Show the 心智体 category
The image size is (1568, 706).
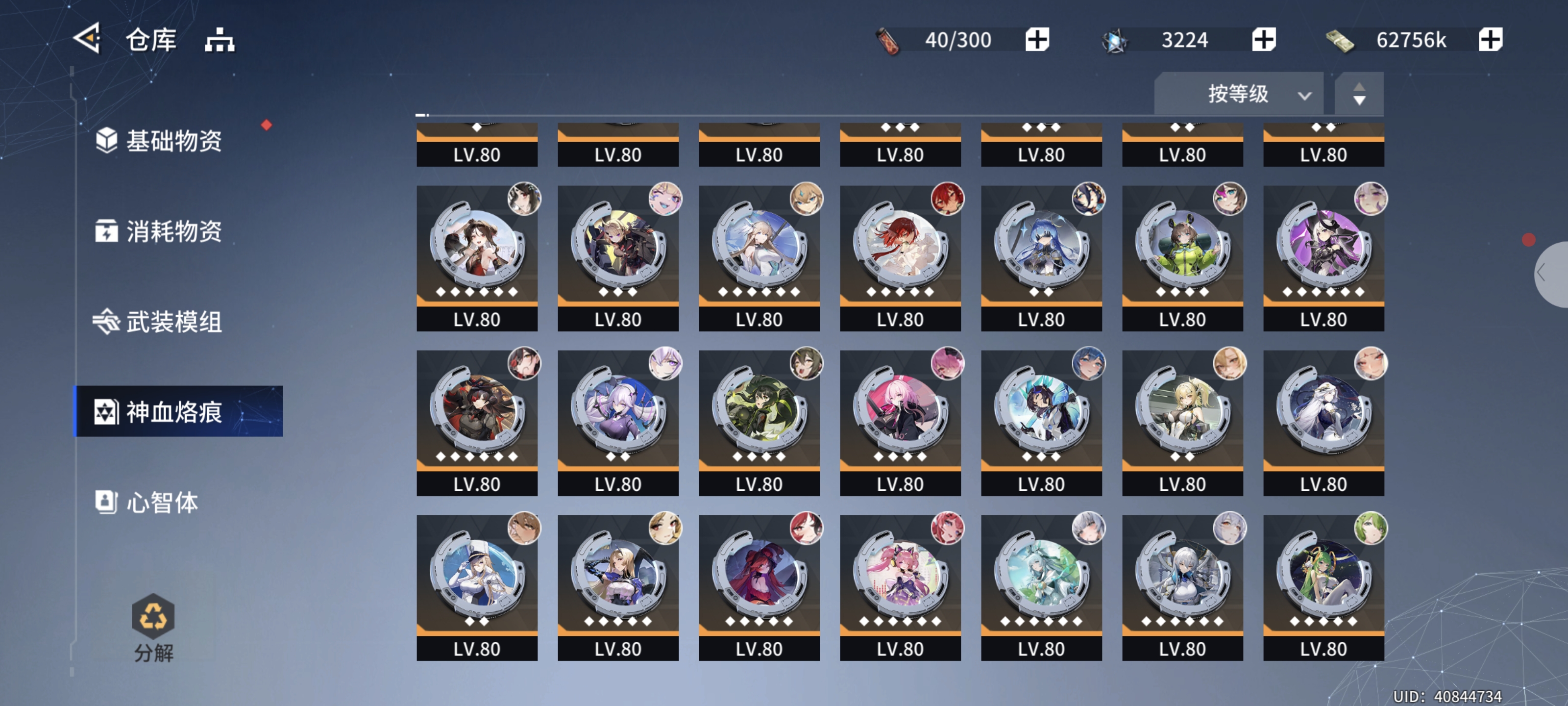point(161,502)
